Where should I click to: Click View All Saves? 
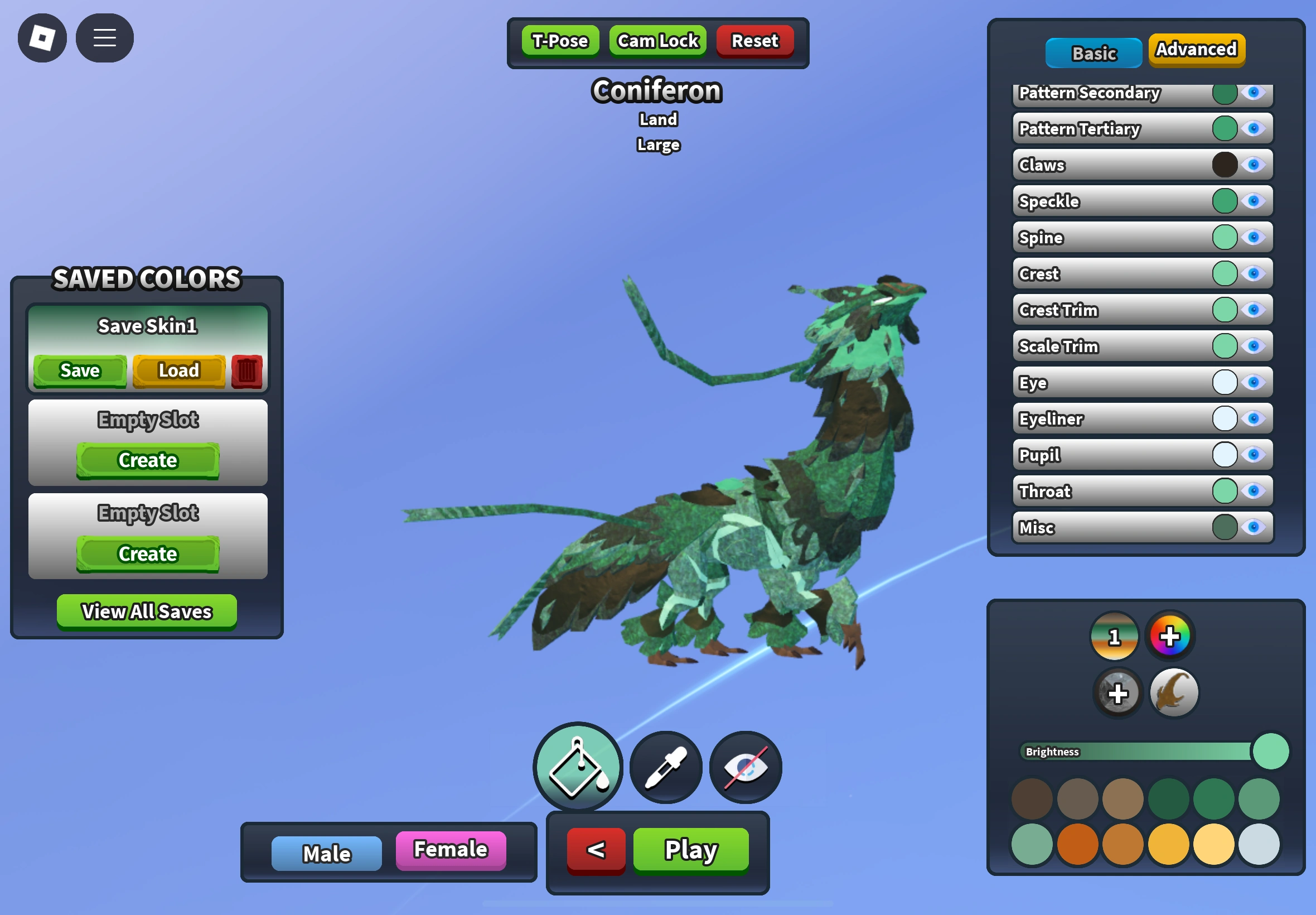pos(146,611)
